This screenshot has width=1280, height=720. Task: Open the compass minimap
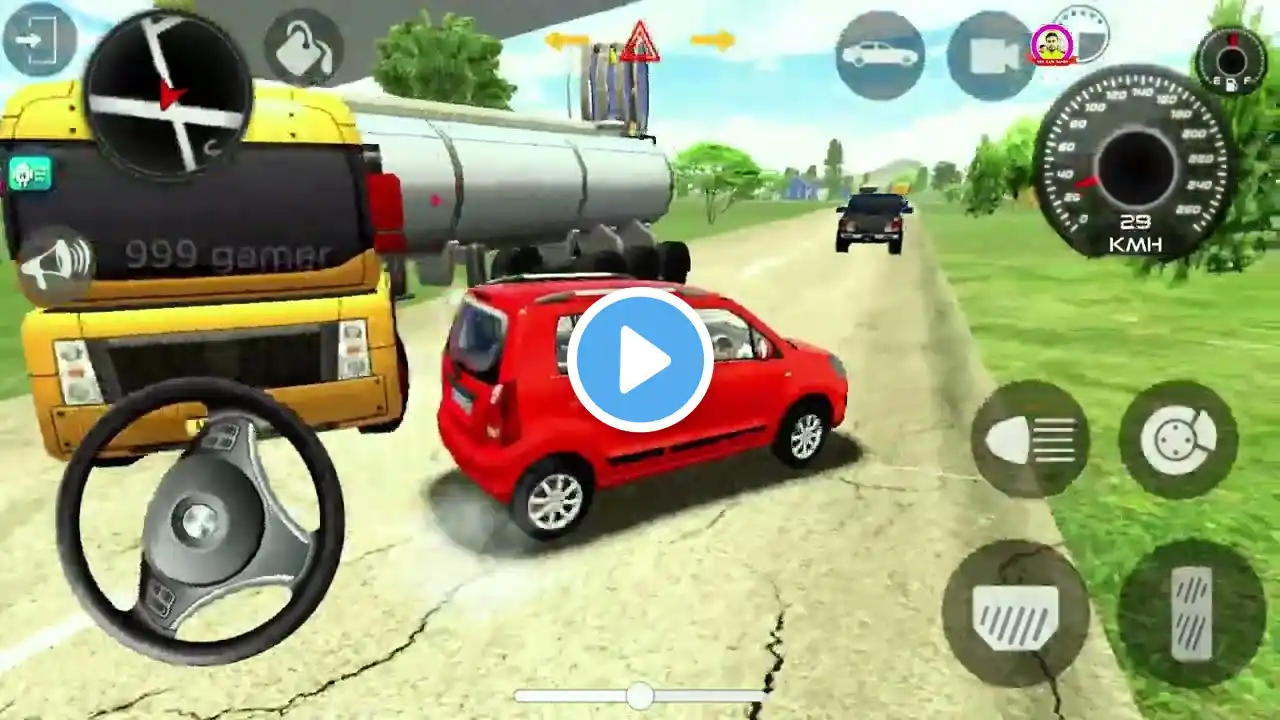pos(168,94)
